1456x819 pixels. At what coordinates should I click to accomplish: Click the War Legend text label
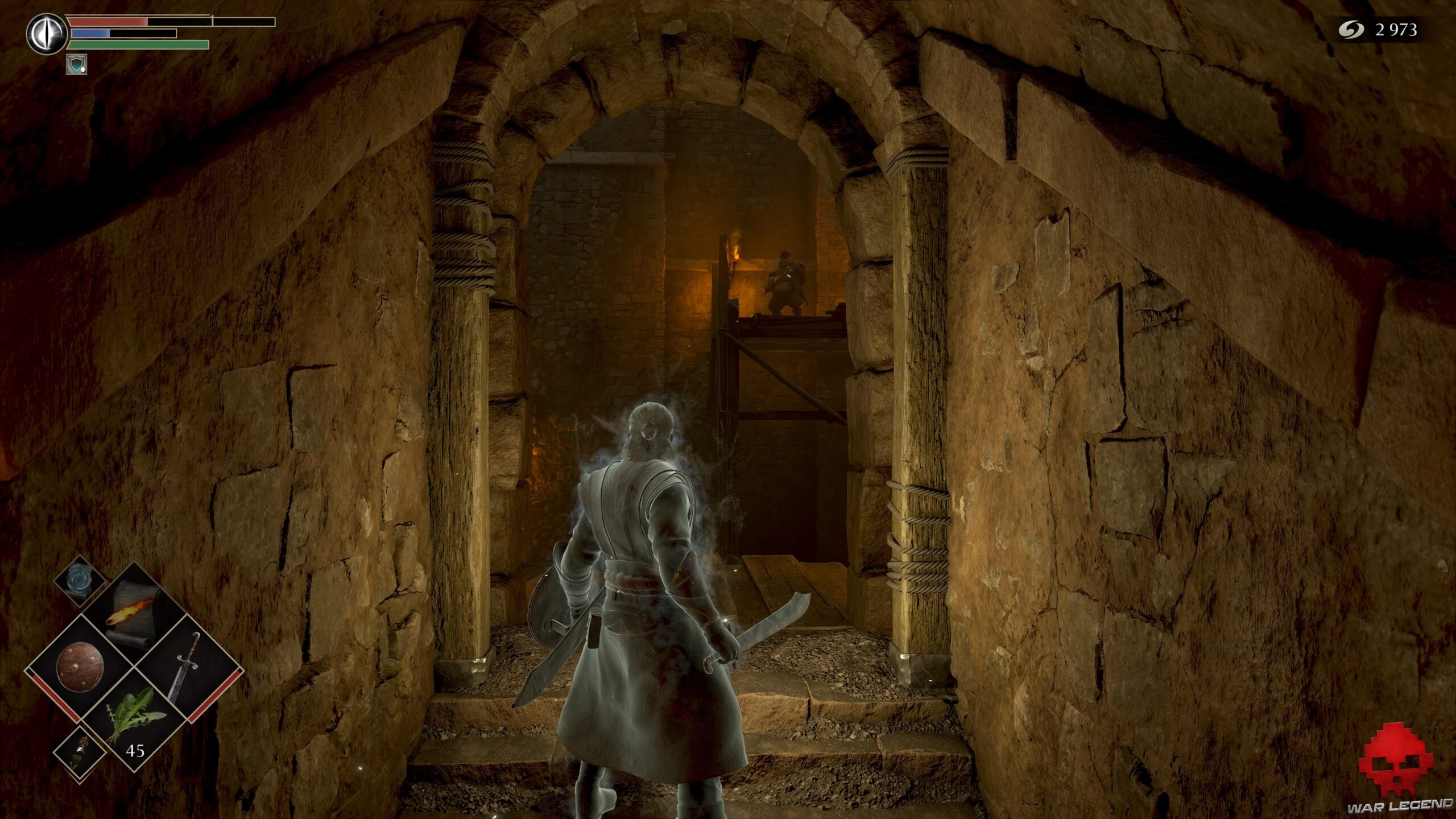[1399, 805]
